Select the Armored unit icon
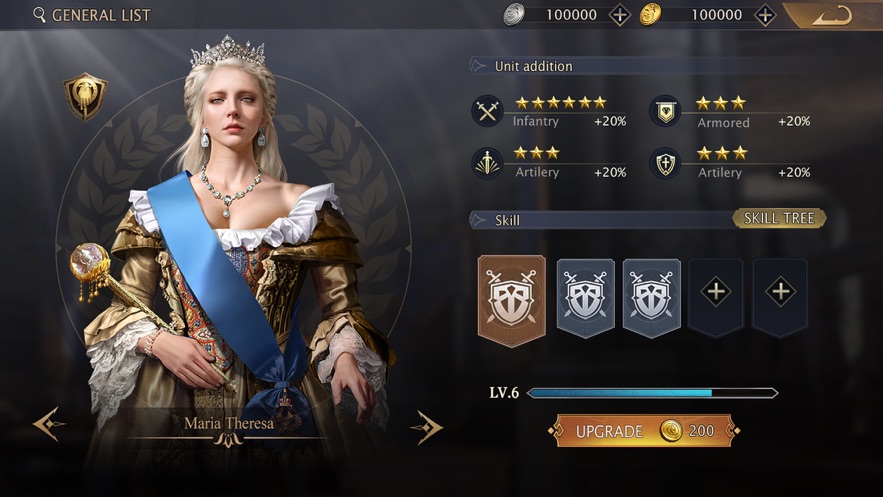Image resolution: width=883 pixels, height=497 pixels. (665, 111)
